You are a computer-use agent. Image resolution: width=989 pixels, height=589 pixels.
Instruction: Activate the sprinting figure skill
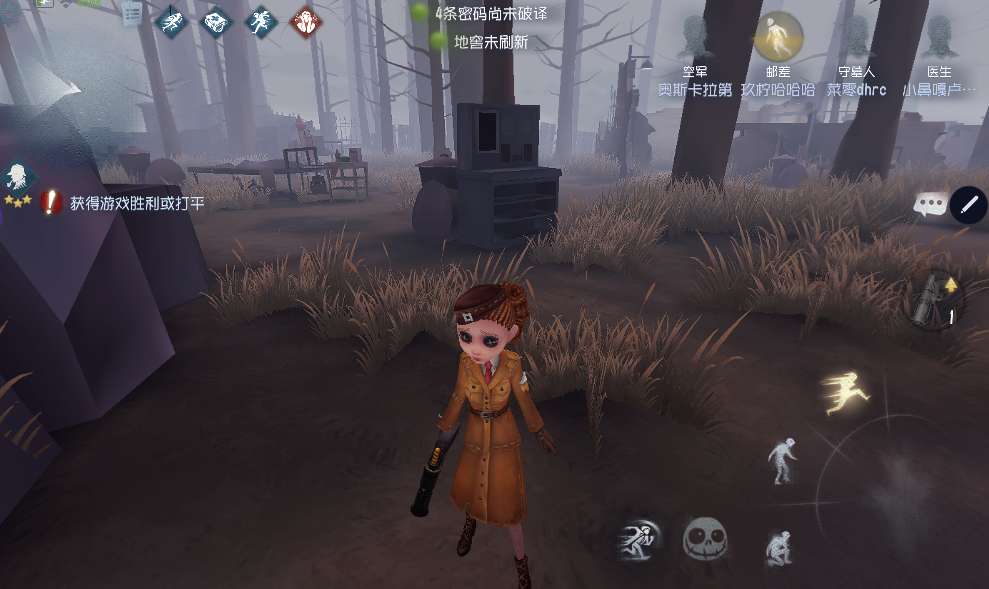(x=638, y=540)
